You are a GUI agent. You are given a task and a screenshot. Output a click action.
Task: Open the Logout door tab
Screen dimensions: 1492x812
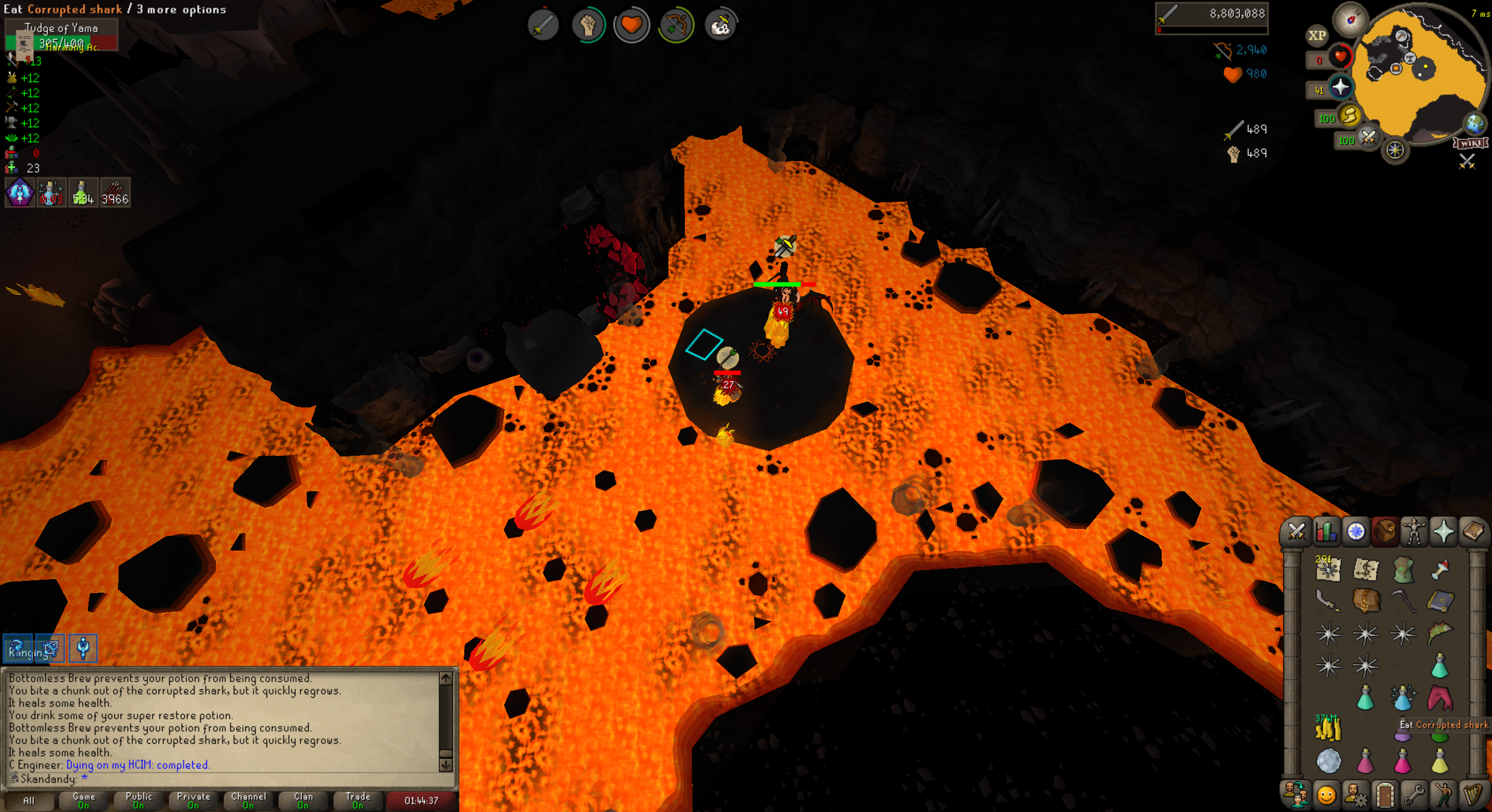click(1385, 795)
